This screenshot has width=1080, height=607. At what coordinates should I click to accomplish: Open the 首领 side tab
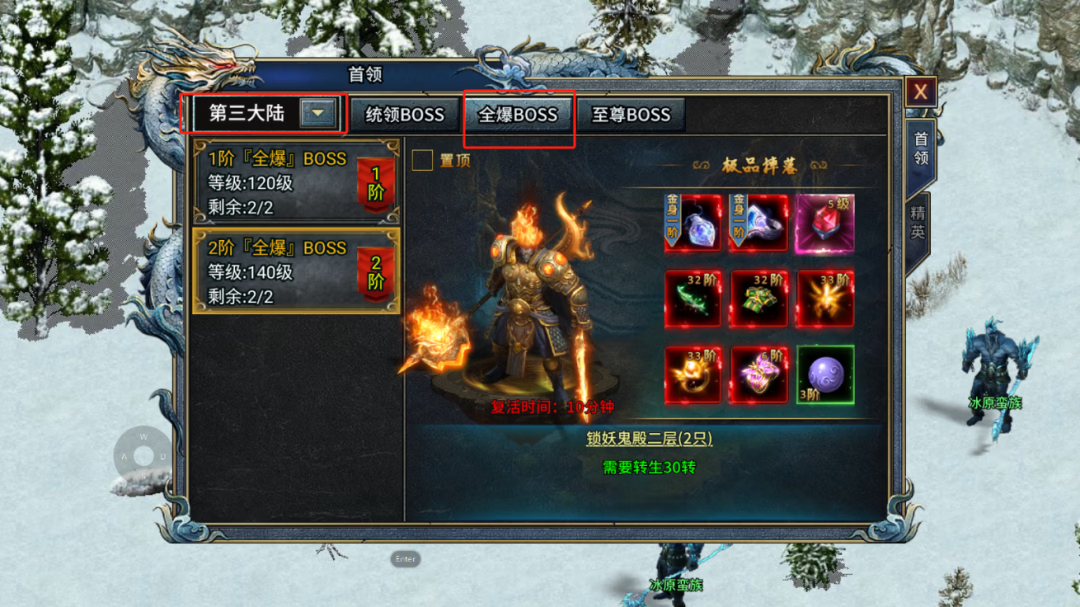pyautogui.click(x=920, y=148)
